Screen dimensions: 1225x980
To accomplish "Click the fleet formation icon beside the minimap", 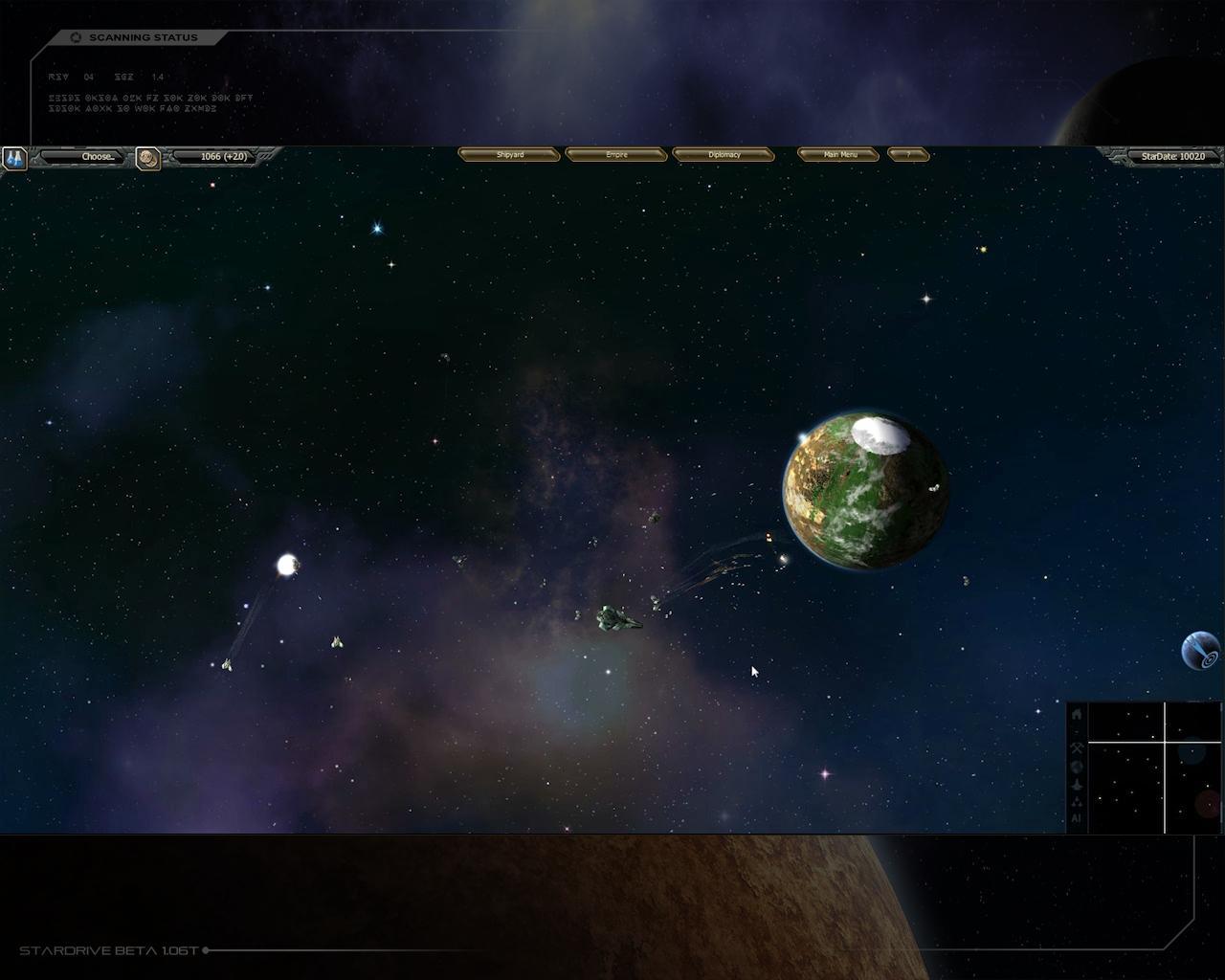I will click(1077, 802).
